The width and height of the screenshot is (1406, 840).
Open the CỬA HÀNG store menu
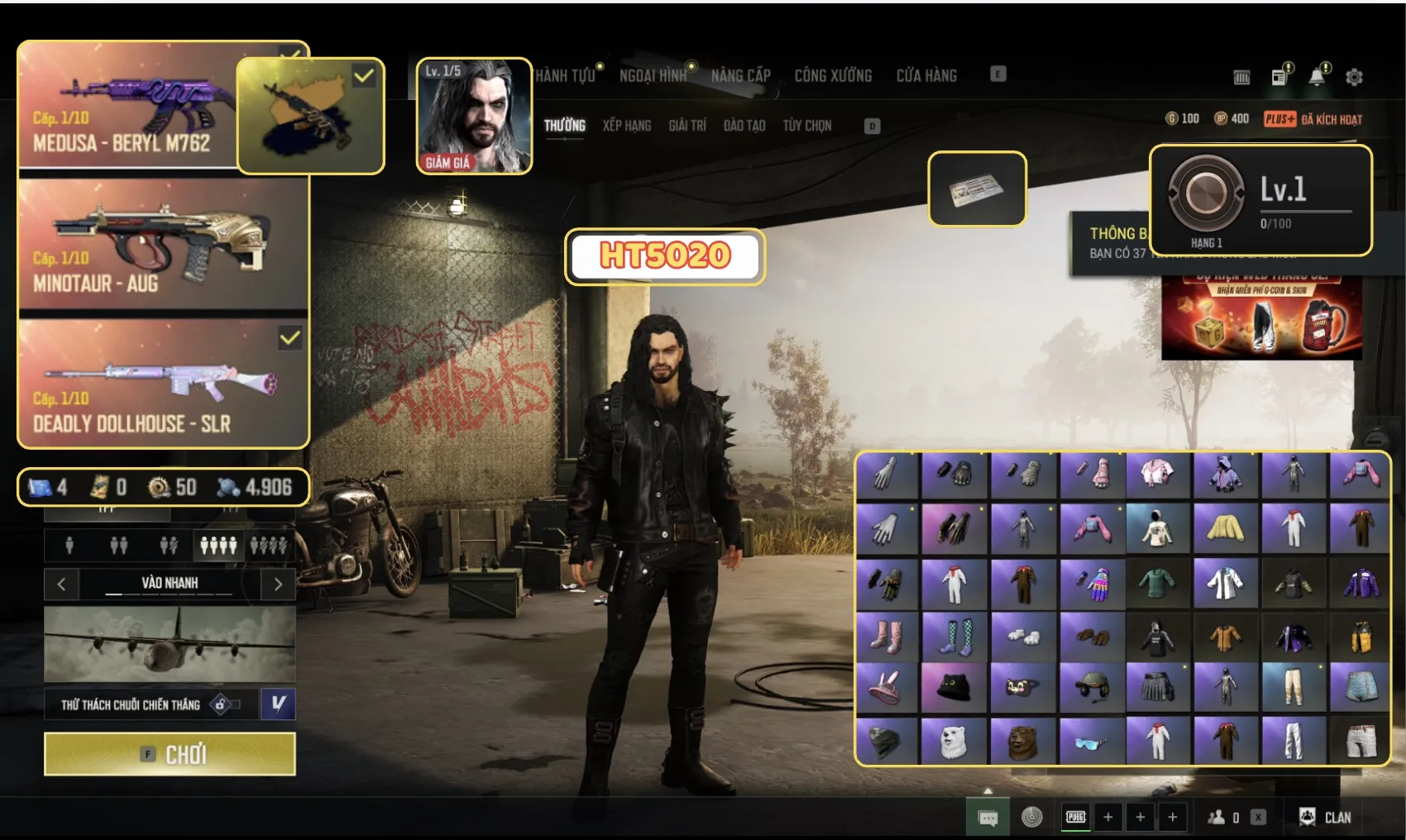click(x=926, y=76)
